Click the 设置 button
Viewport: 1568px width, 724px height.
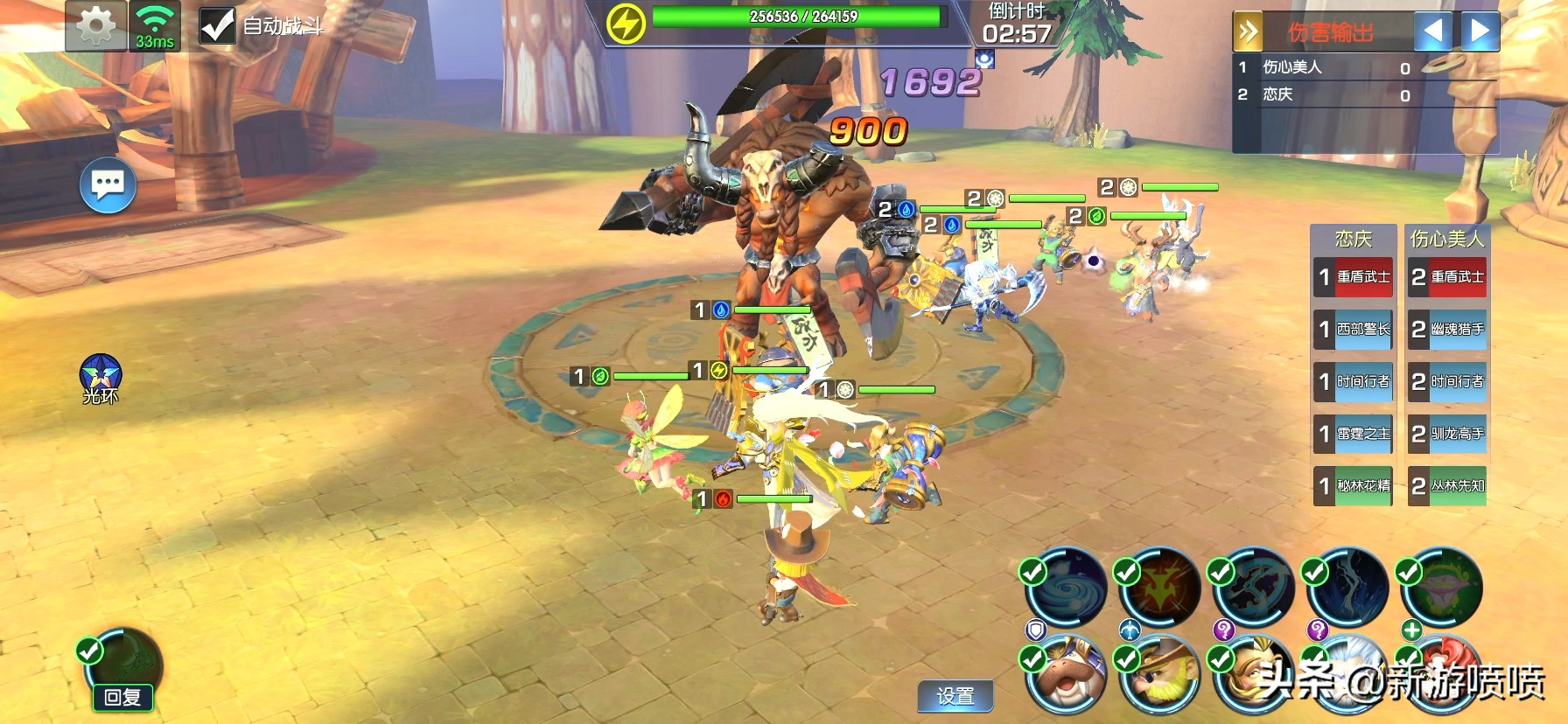[x=955, y=696]
